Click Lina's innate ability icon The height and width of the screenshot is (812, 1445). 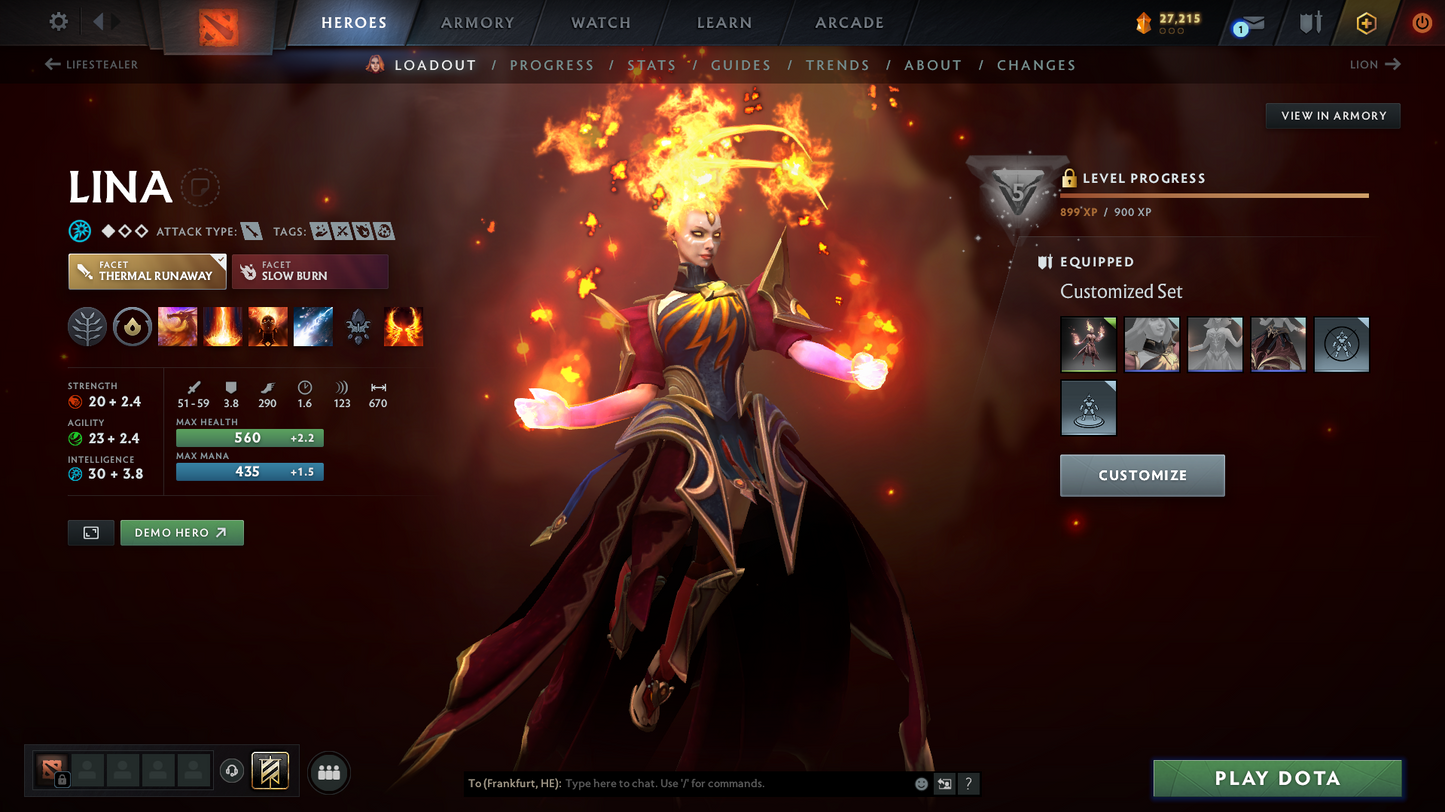pyautogui.click(x=132, y=326)
